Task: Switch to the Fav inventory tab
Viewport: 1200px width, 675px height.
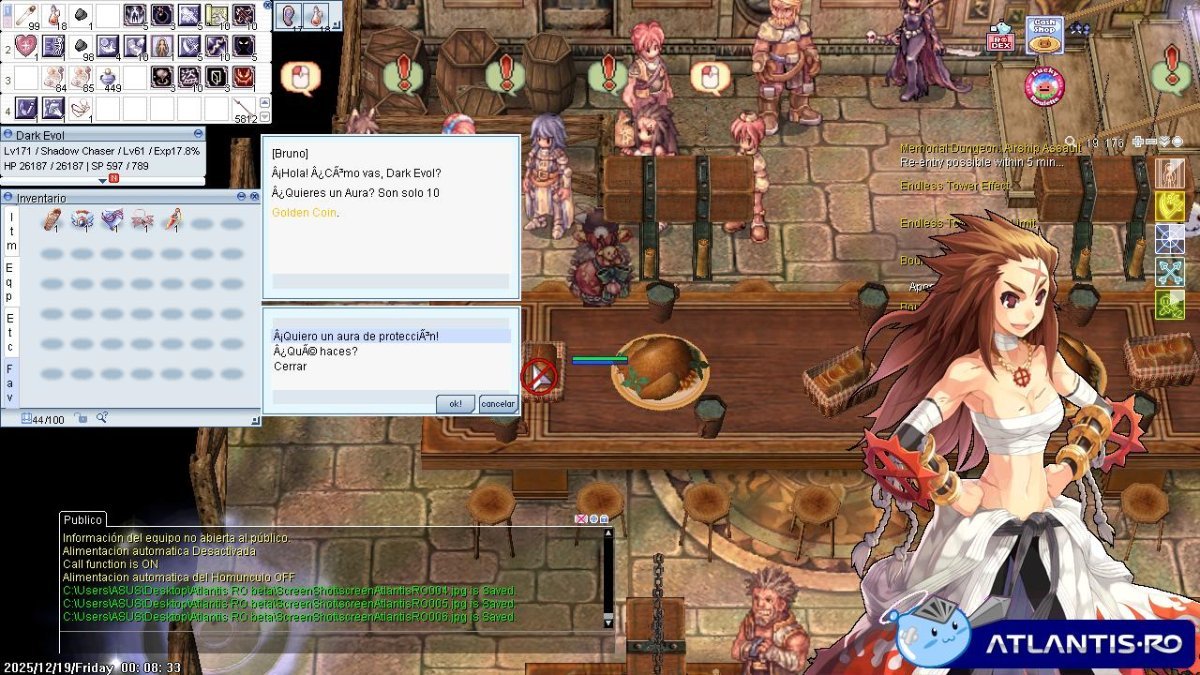Action: point(11,383)
